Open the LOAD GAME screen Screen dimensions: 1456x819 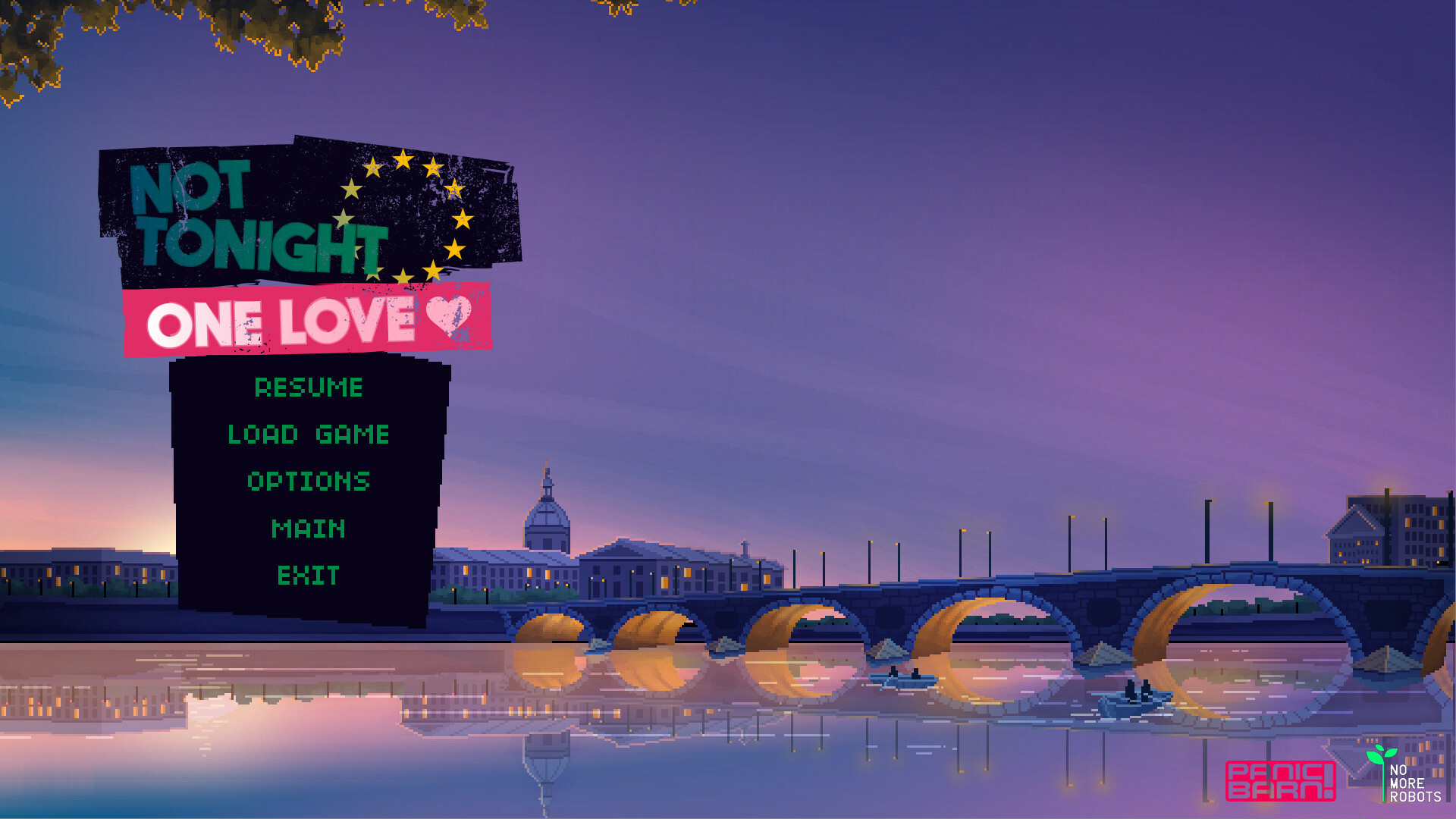pos(308,435)
